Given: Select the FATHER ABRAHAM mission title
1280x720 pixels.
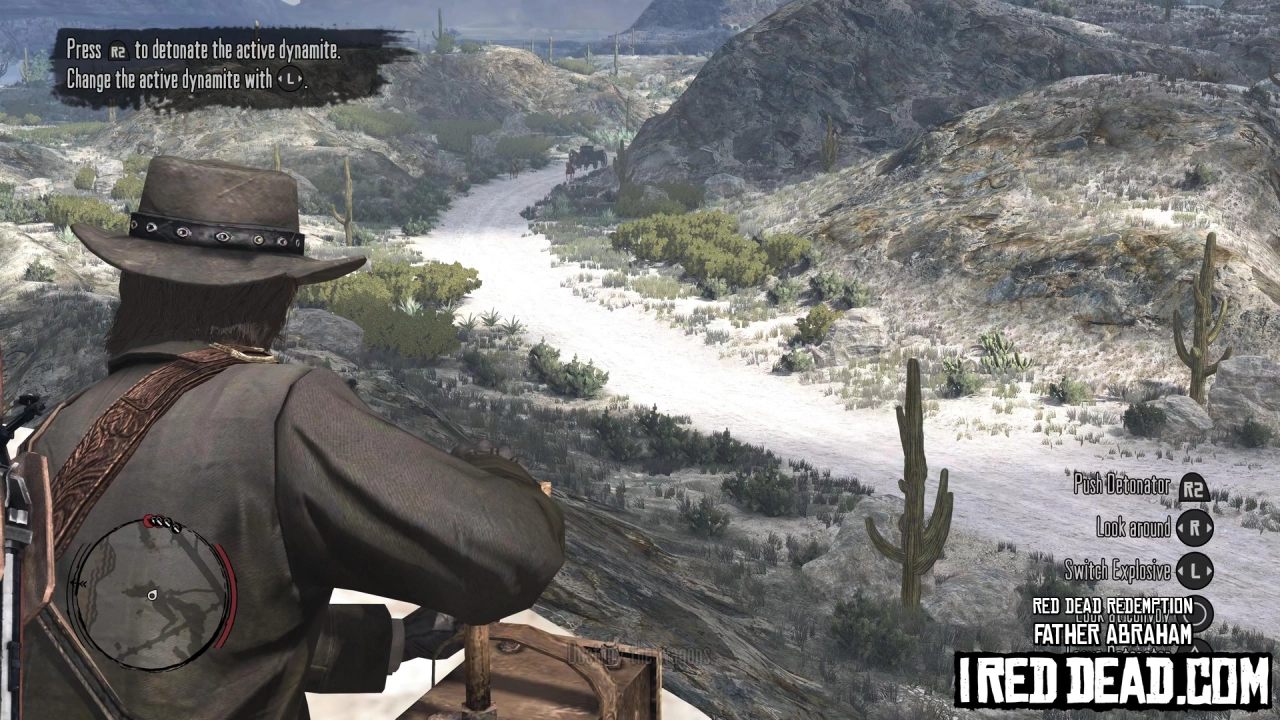Looking at the screenshot, I should point(1112,633).
